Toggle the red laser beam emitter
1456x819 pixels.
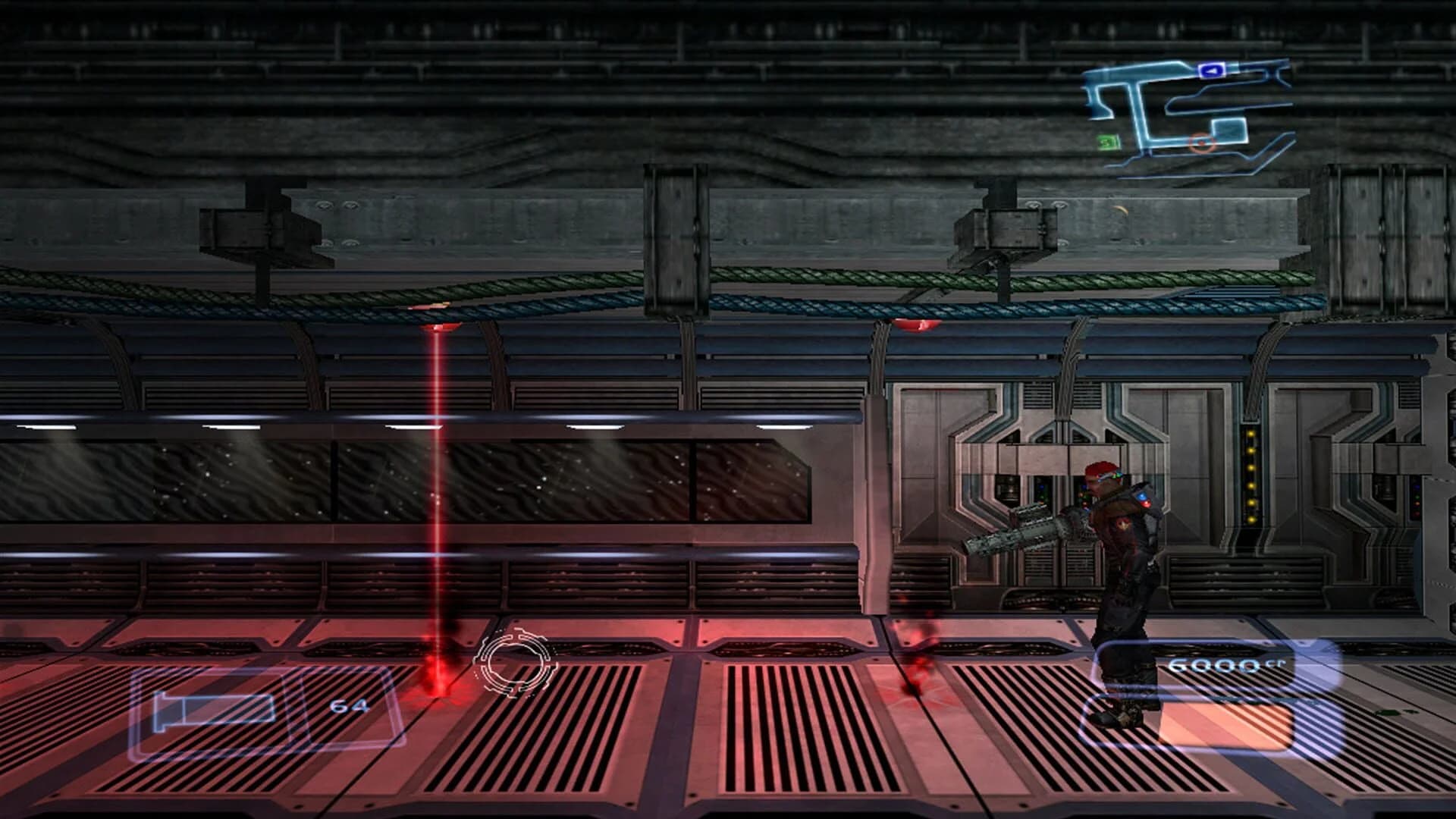(438, 328)
